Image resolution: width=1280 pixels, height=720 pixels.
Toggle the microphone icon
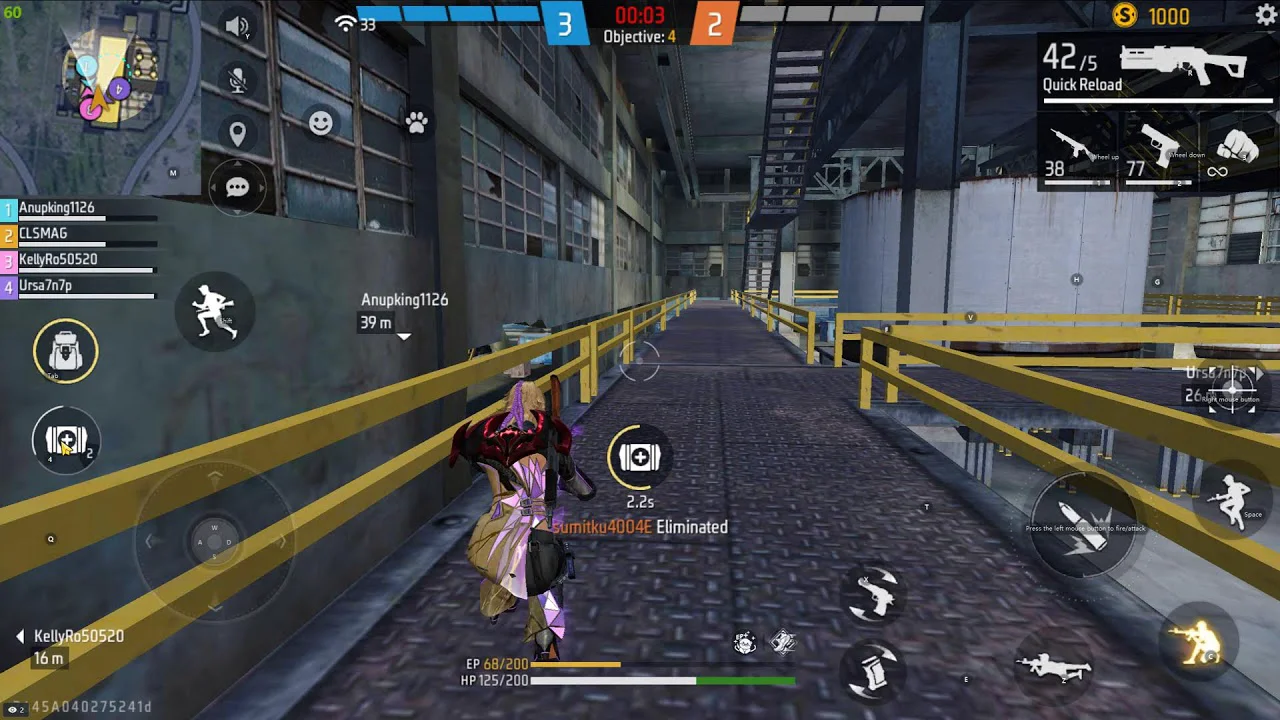[x=237, y=81]
